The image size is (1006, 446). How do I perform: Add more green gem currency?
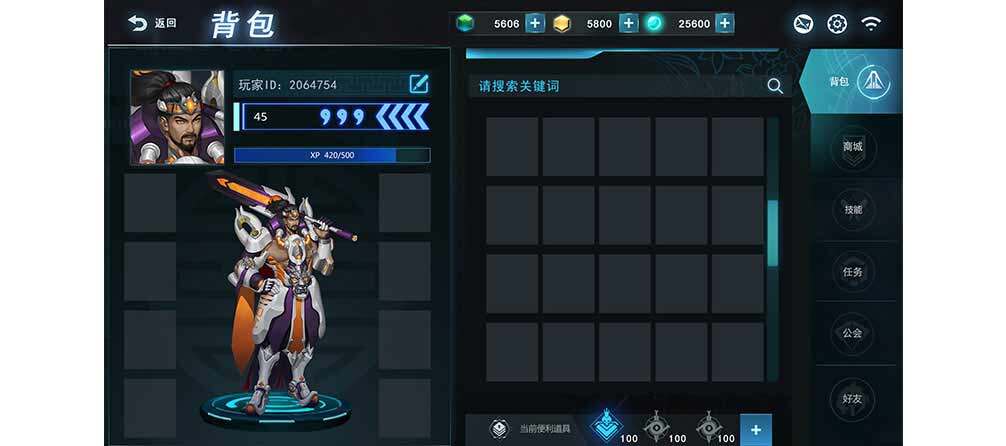click(535, 23)
